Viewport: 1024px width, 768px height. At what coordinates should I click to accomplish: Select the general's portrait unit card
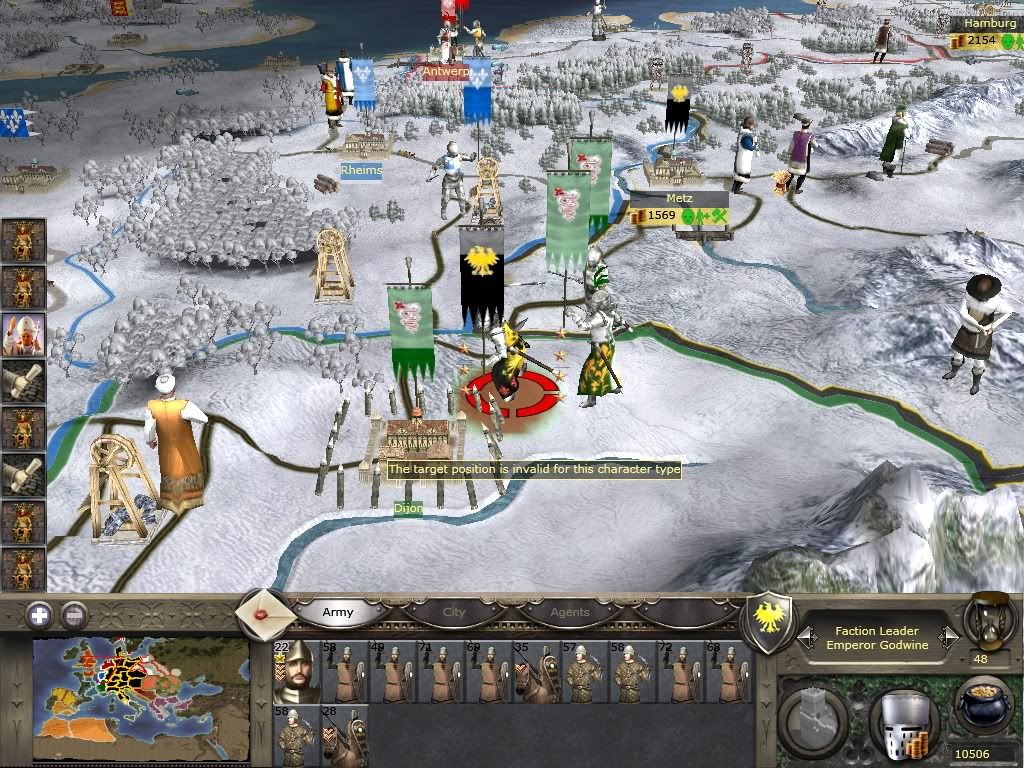(296, 672)
